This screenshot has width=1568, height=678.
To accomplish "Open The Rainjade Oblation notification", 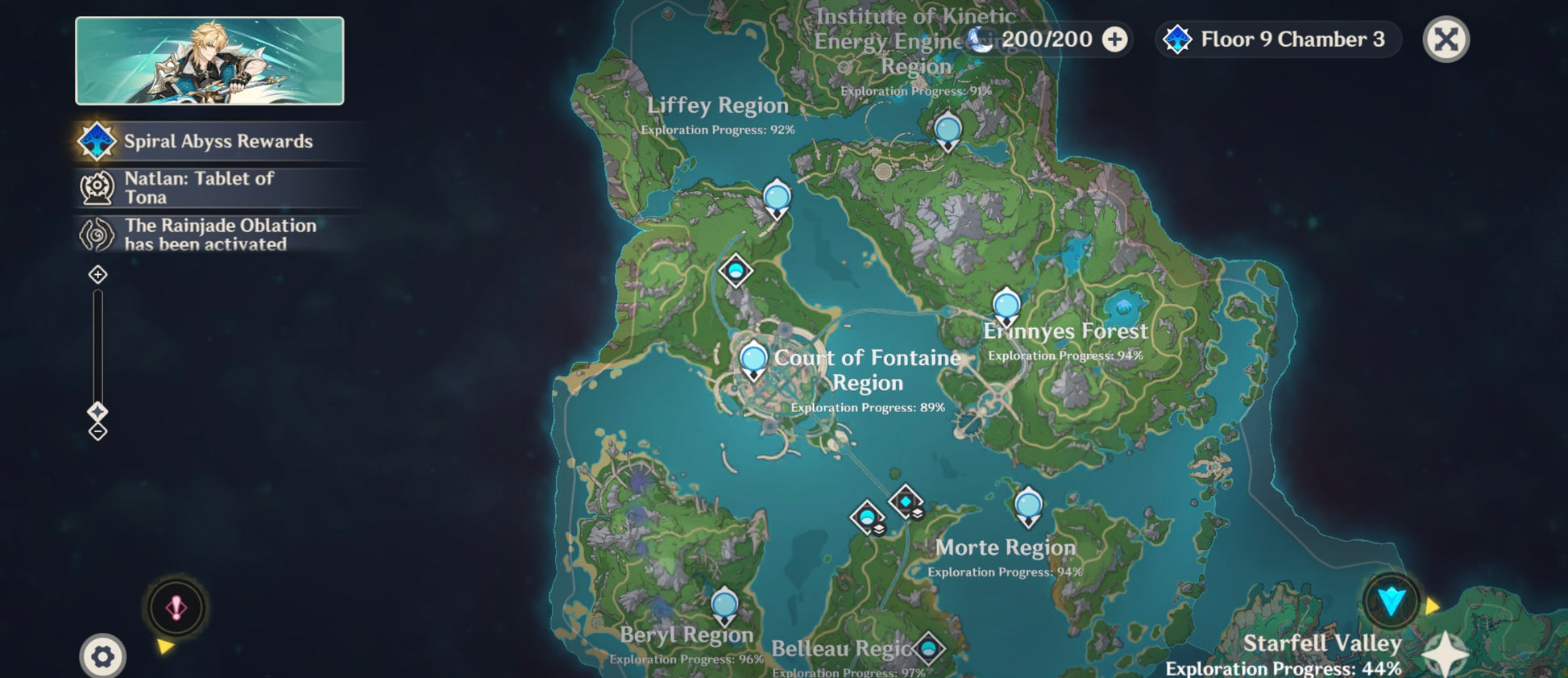I will [x=219, y=235].
